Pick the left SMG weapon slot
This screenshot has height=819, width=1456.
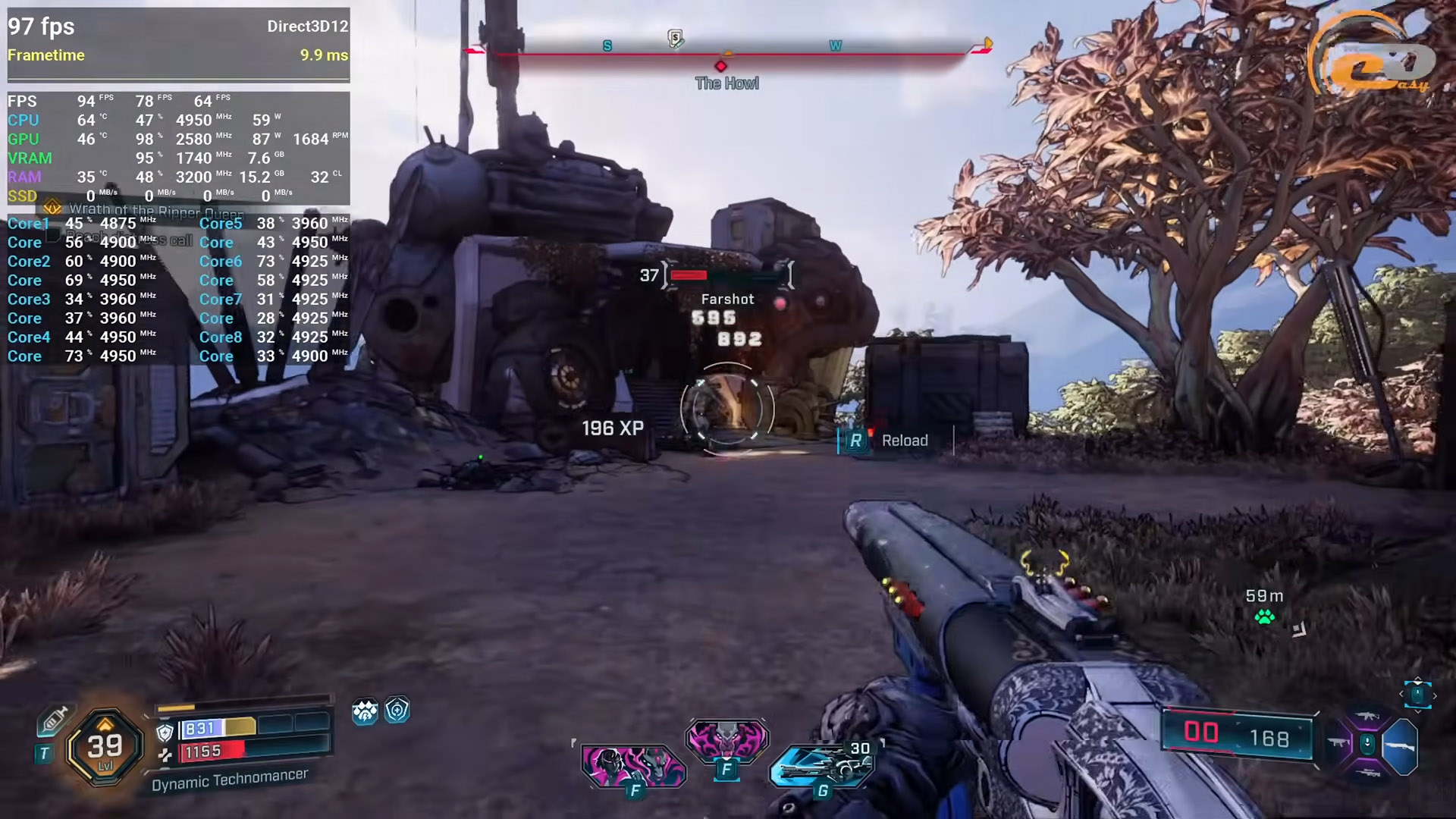pos(1338,744)
